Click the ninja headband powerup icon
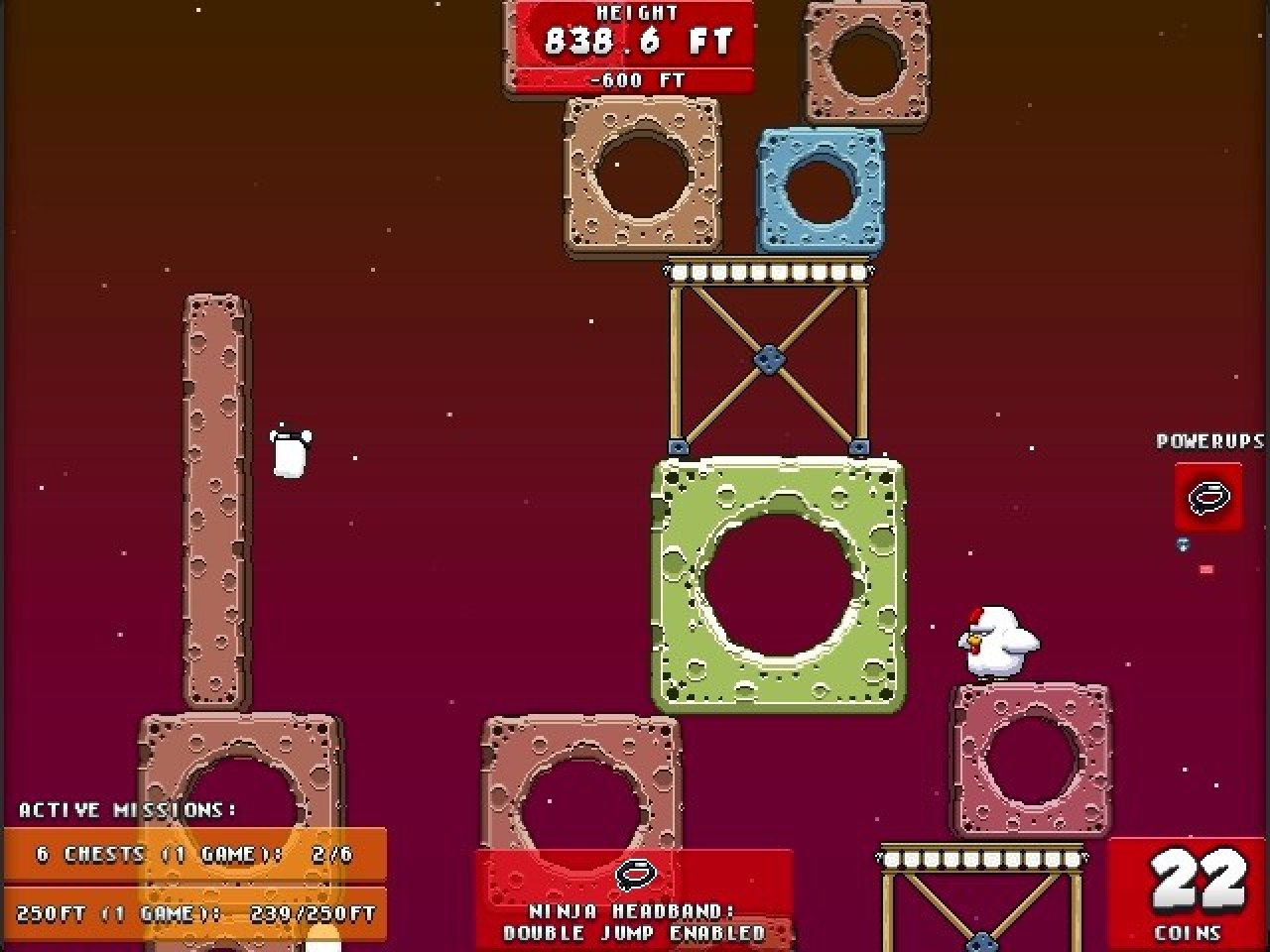This screenshot has width=1270, height=952. click(x=1207, y=495)
